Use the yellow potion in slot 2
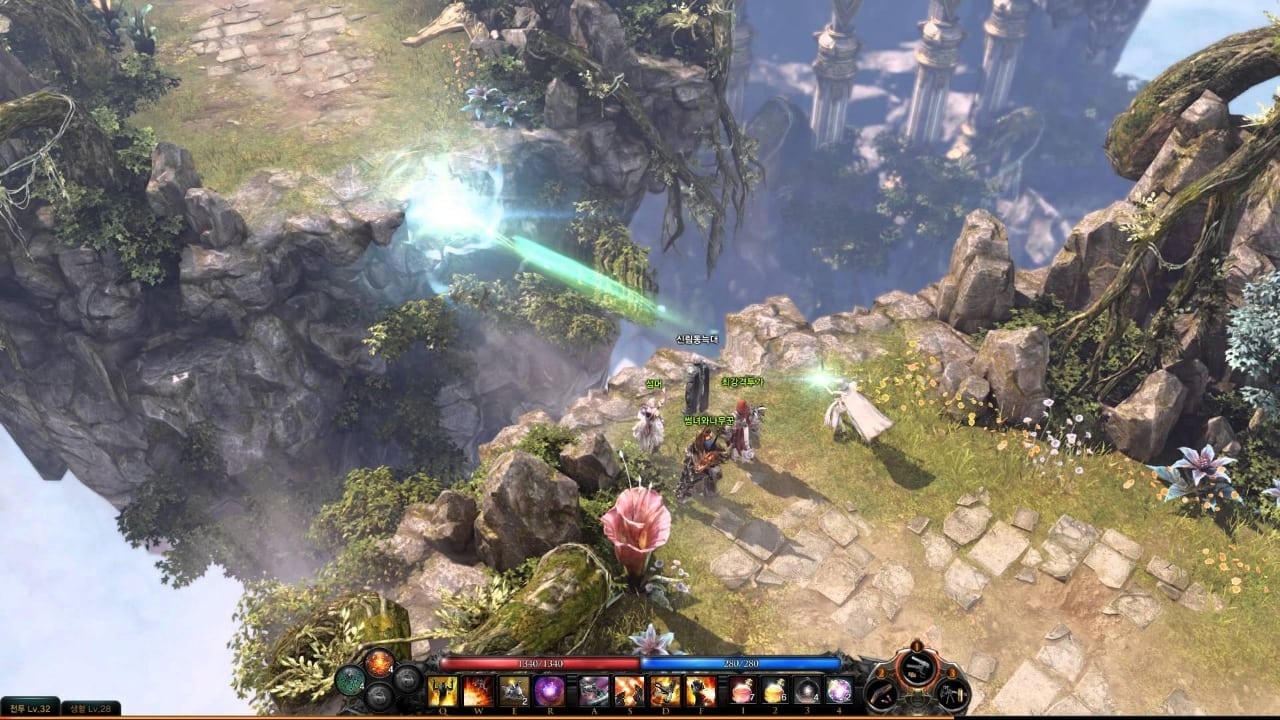 click(x=774, y=690)
